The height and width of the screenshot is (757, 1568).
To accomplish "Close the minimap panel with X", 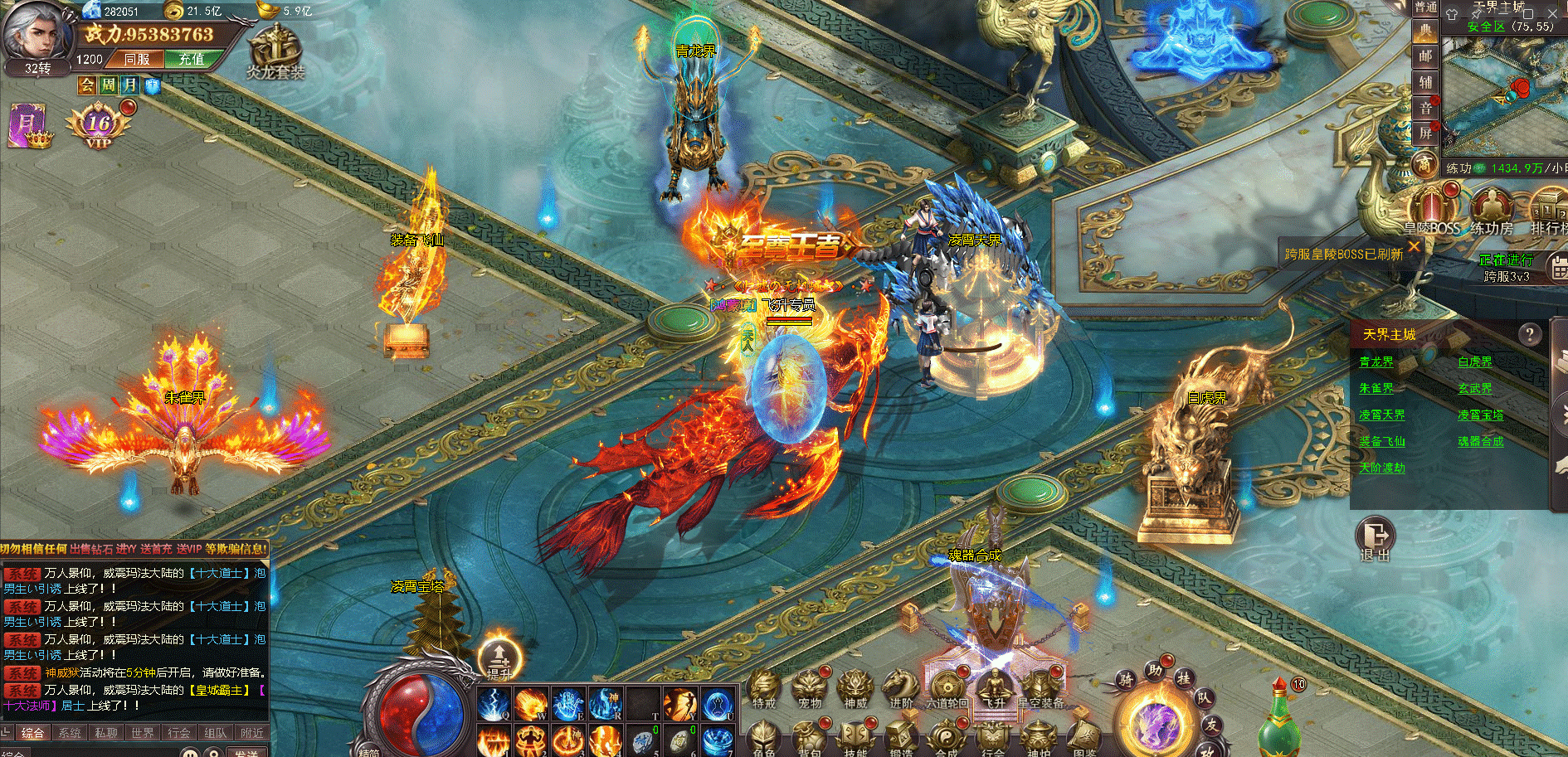I will click(x=1552, y=13).
